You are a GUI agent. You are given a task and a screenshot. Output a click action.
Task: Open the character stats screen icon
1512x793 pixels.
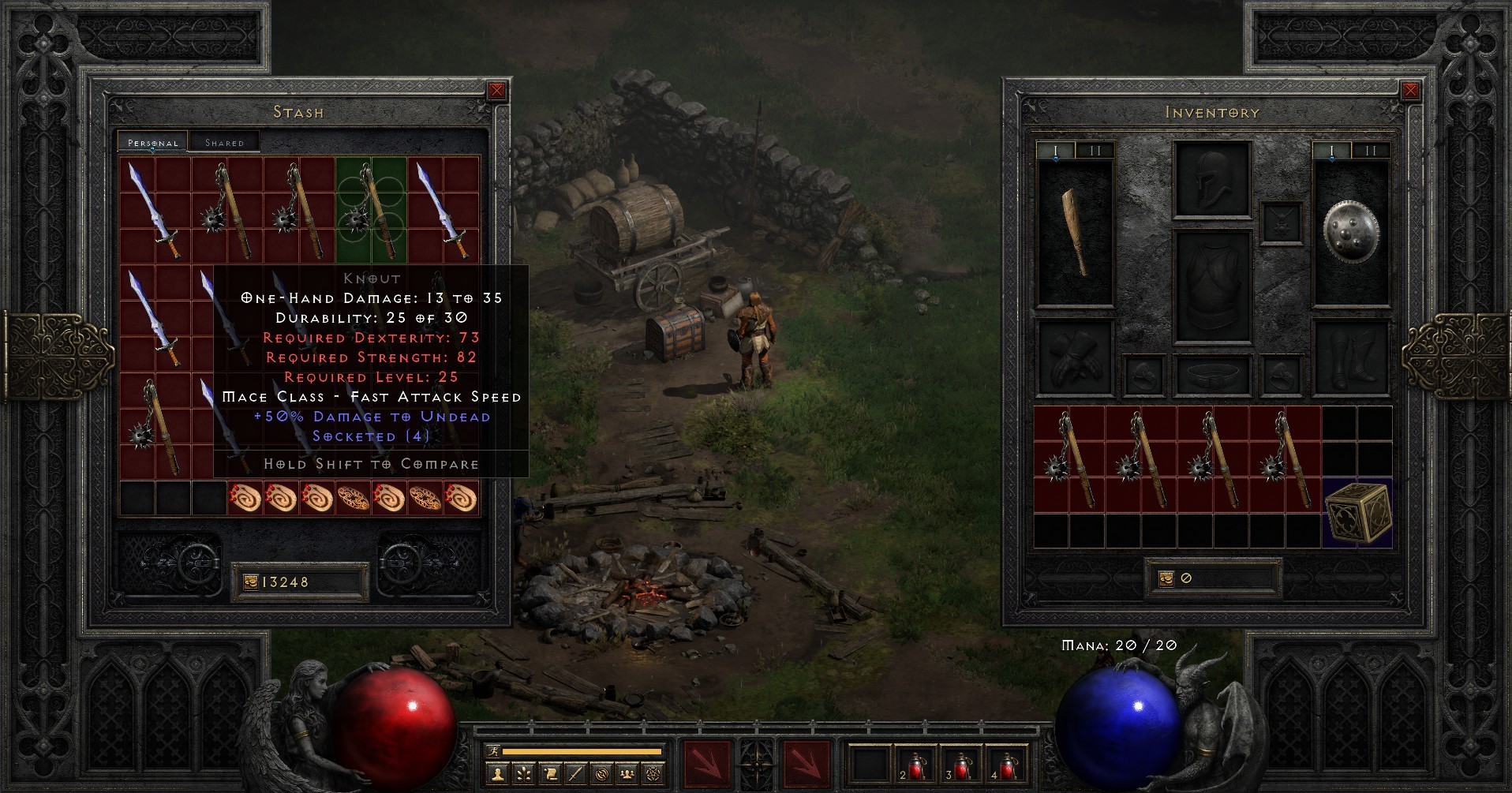(497, 776)
